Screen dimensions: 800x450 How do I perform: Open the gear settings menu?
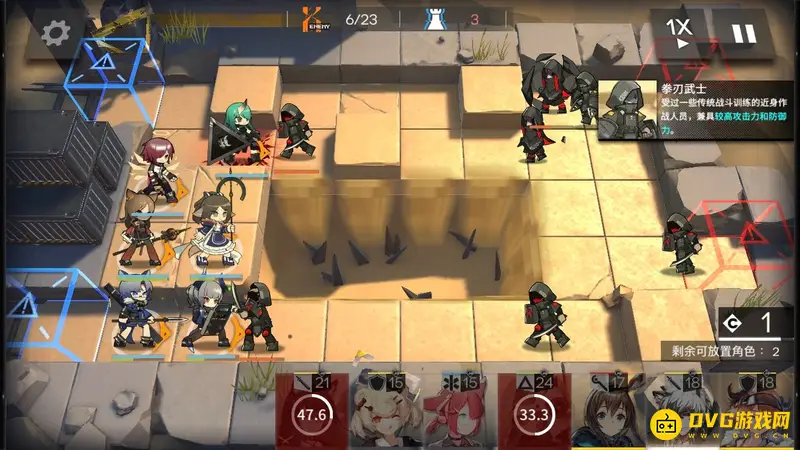(x=54, y=33)
